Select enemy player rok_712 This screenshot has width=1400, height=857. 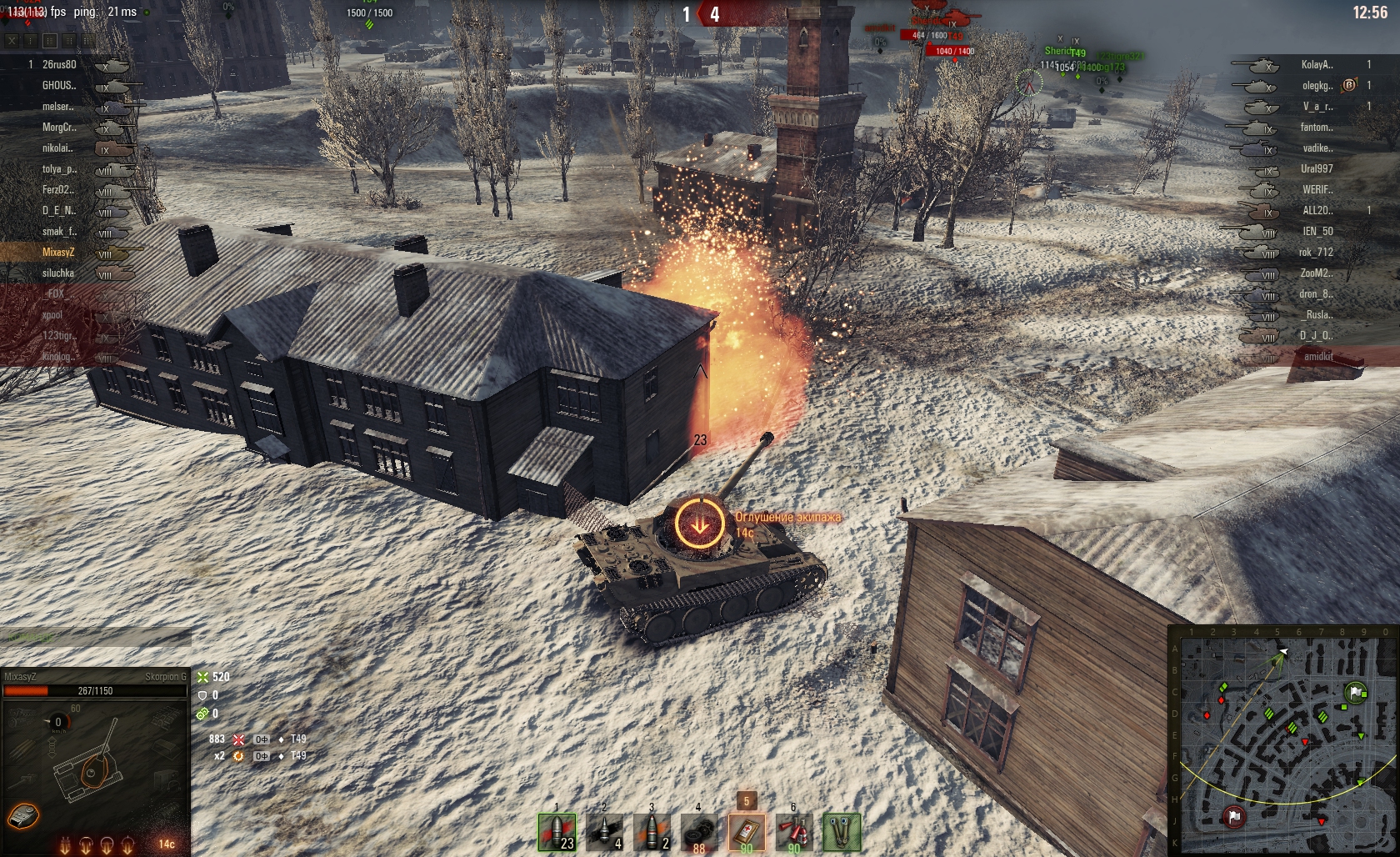pyautogui.click(x=1316, y=252)
